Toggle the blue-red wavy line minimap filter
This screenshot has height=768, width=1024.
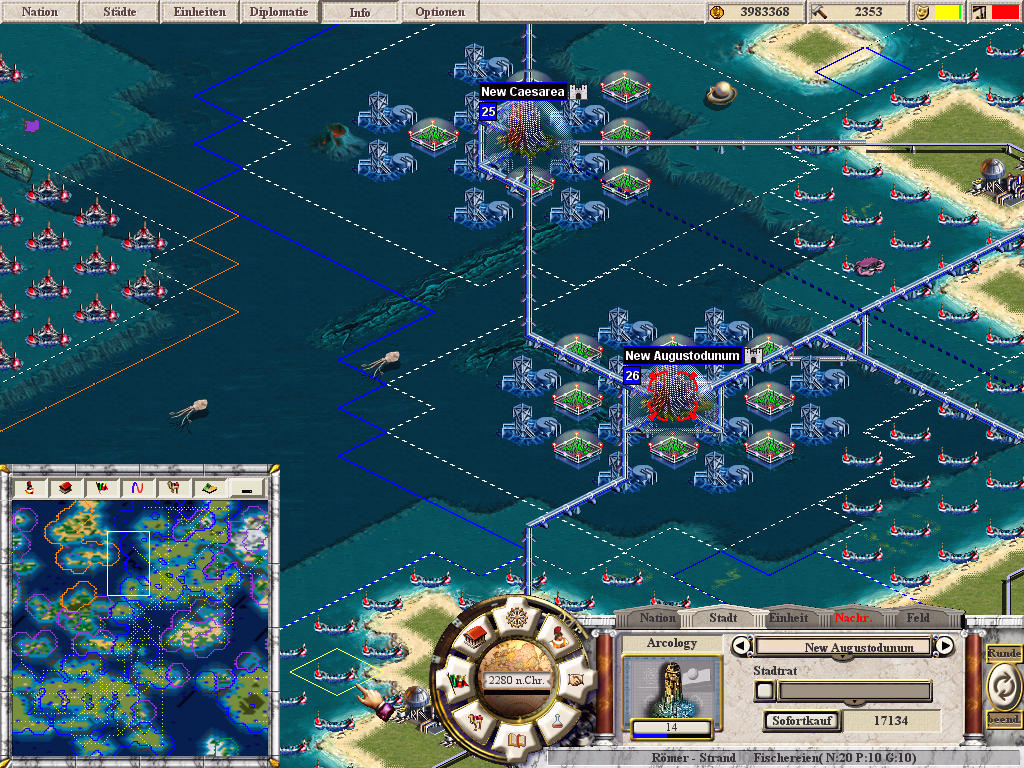coord(136,488)
